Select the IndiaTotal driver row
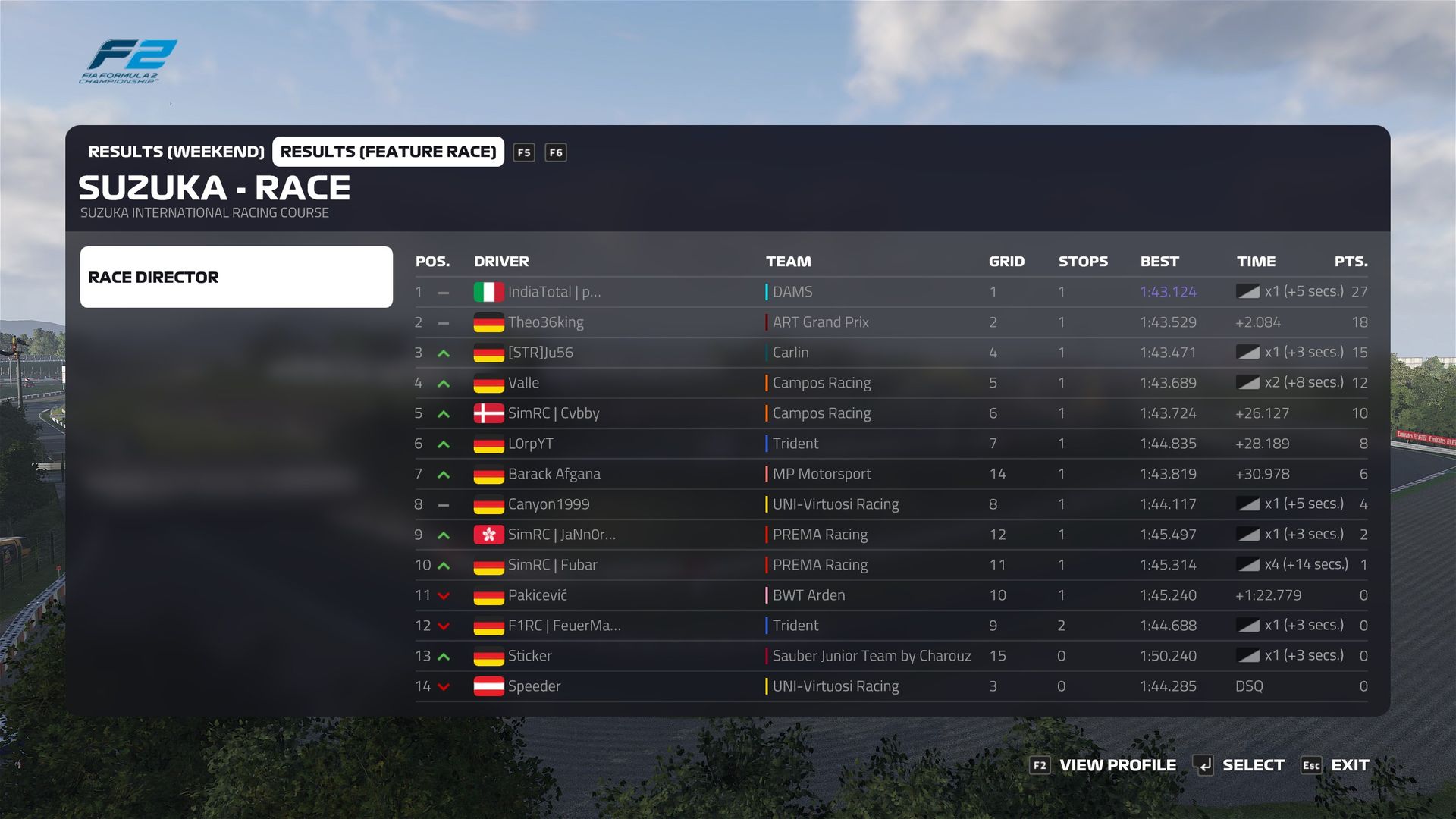 [x=554, y=292]
